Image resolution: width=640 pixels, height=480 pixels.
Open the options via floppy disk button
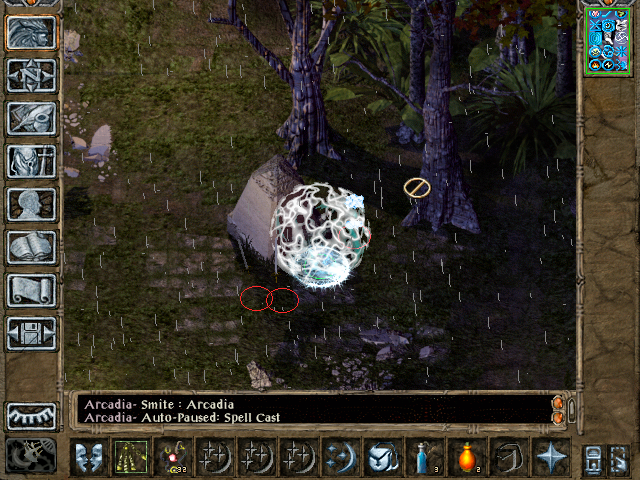31,333
